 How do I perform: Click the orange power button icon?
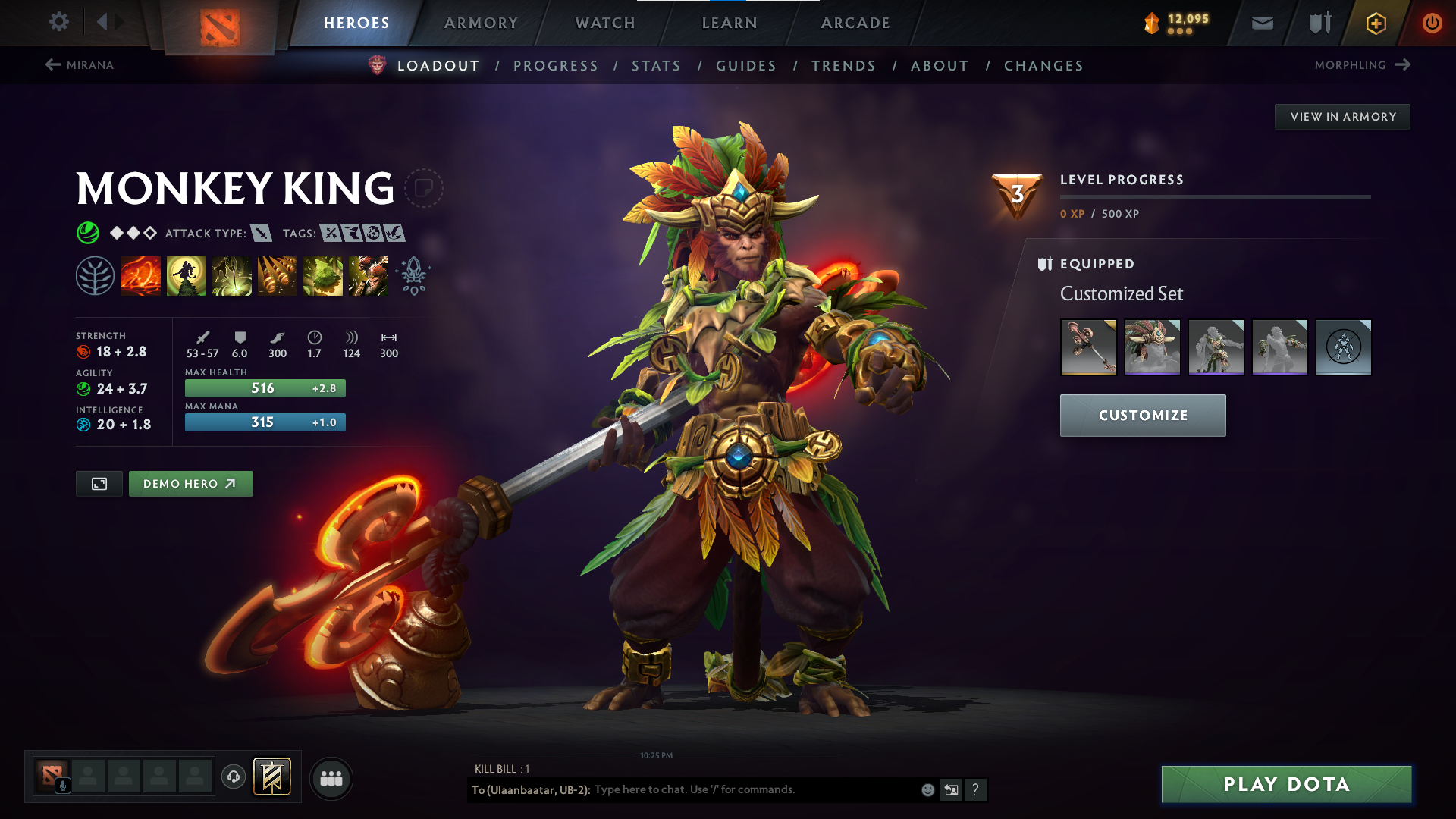(1432, 23)
